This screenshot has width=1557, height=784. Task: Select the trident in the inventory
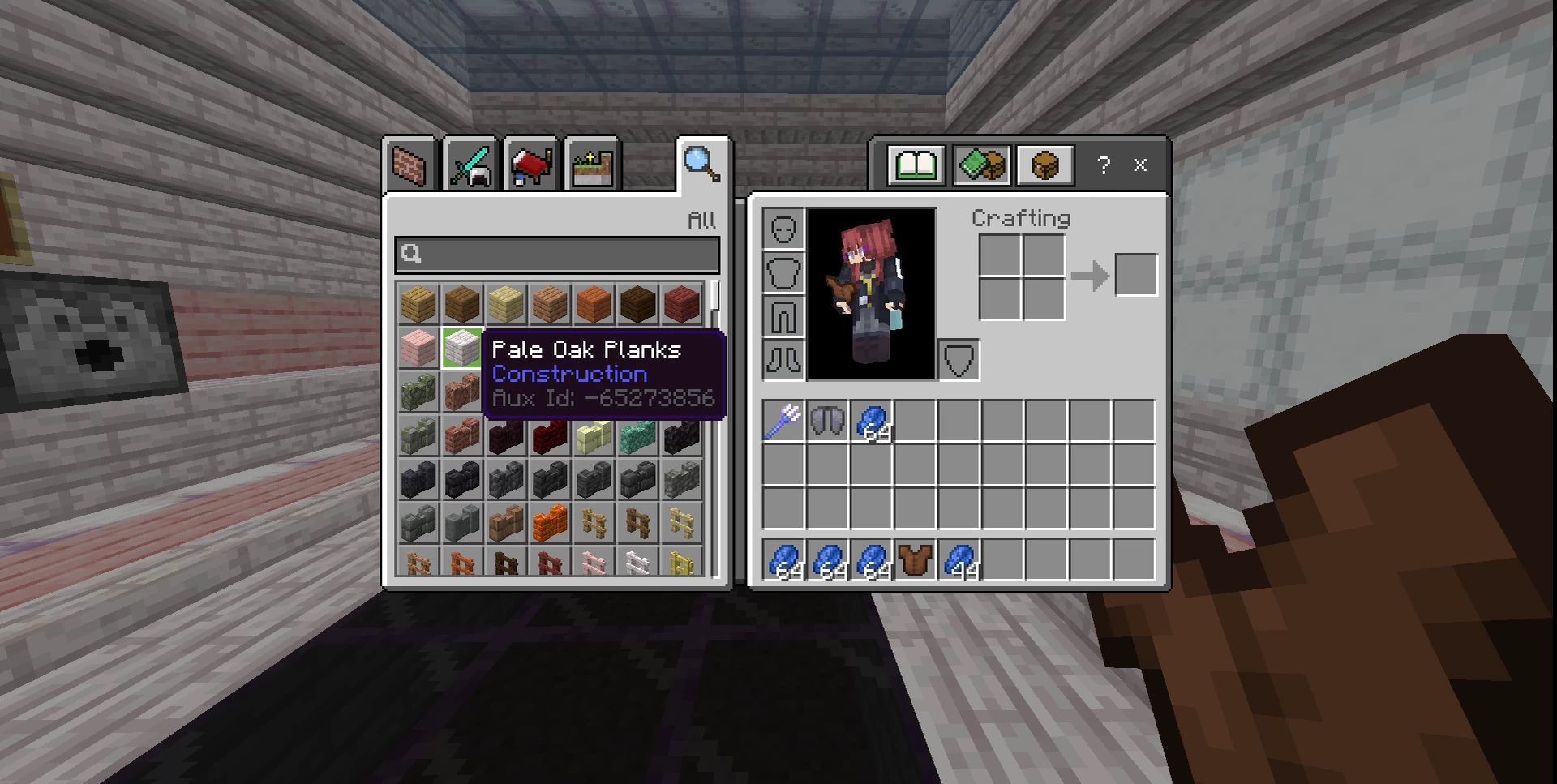click(783, 421)
